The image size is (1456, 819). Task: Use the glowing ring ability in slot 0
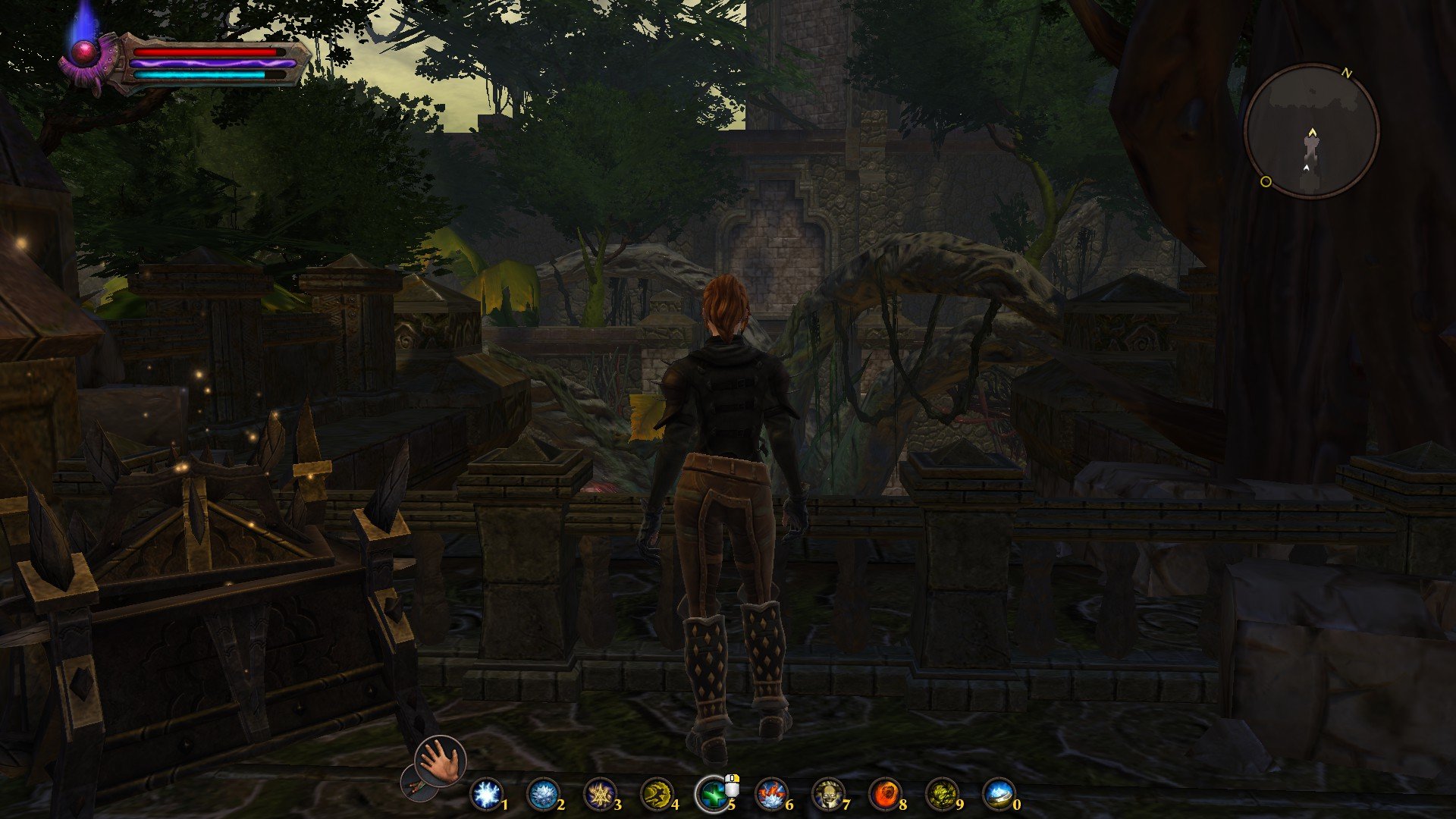tap(998, 795)
